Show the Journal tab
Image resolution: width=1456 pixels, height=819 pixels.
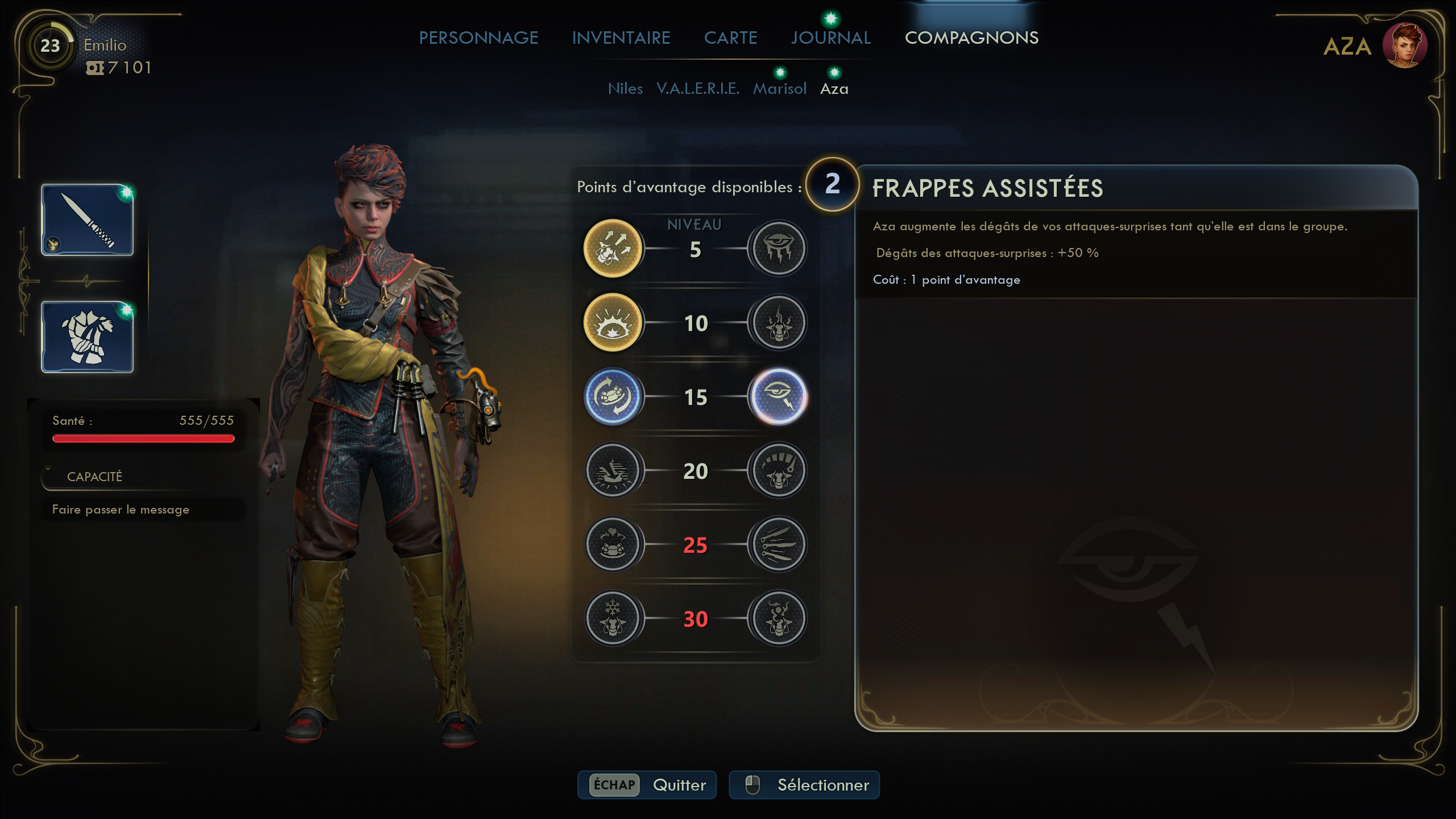[830, 38]
